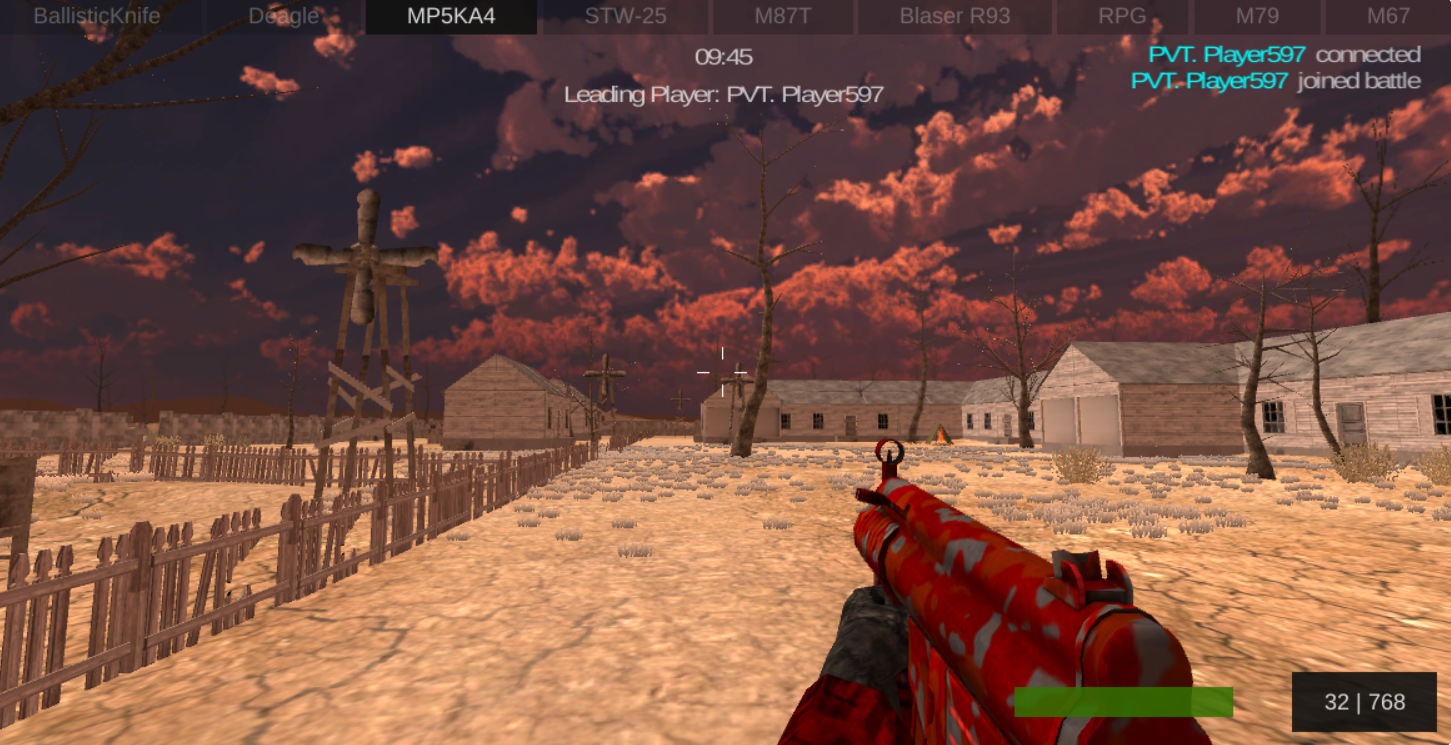Select the BallisticKnife weapon slot
Viewport: 1451px width, 745px height.
pyautogui.click(x=97, y=16)
